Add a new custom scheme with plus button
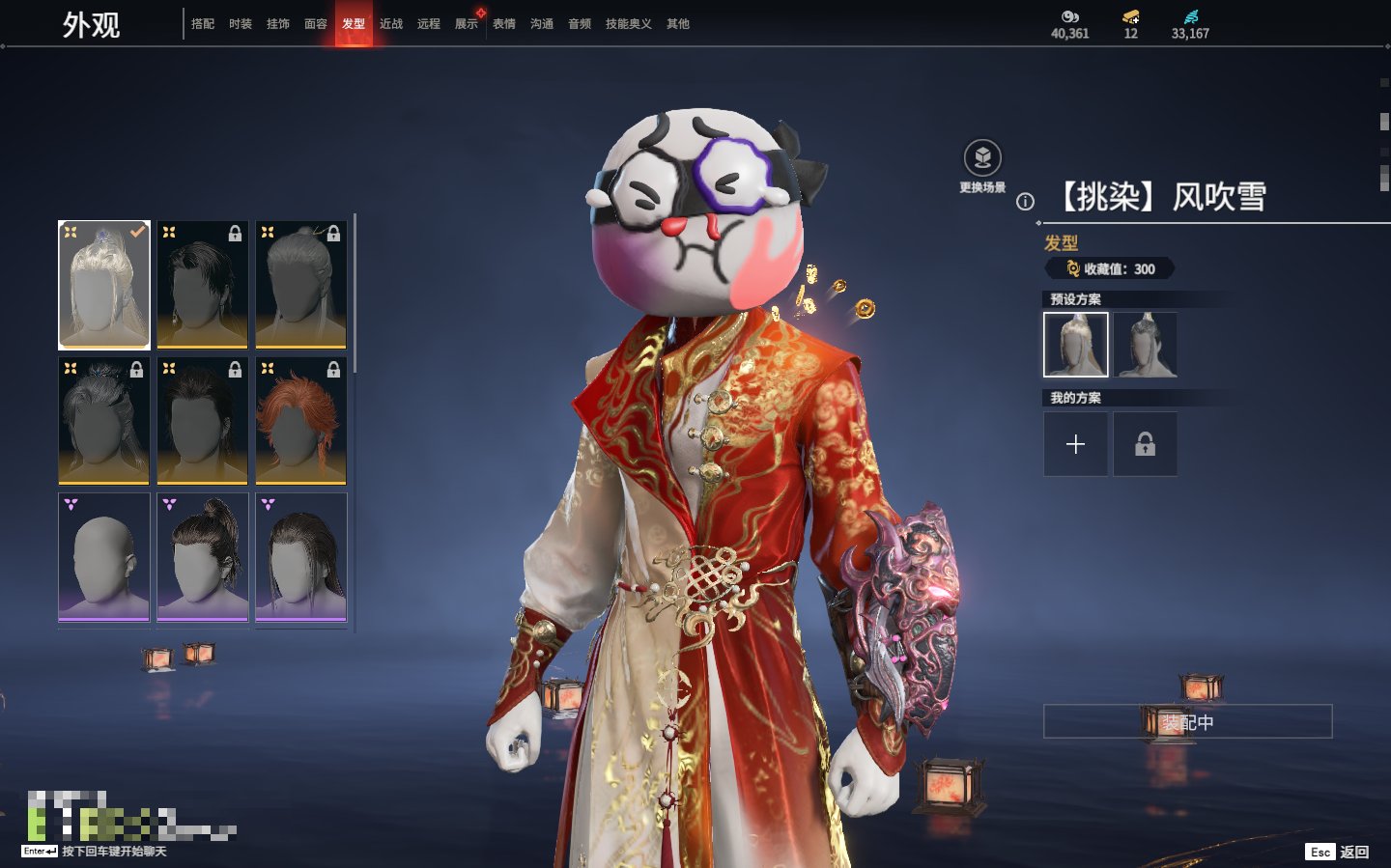The image size is (1391, 868). point(1075,444)
